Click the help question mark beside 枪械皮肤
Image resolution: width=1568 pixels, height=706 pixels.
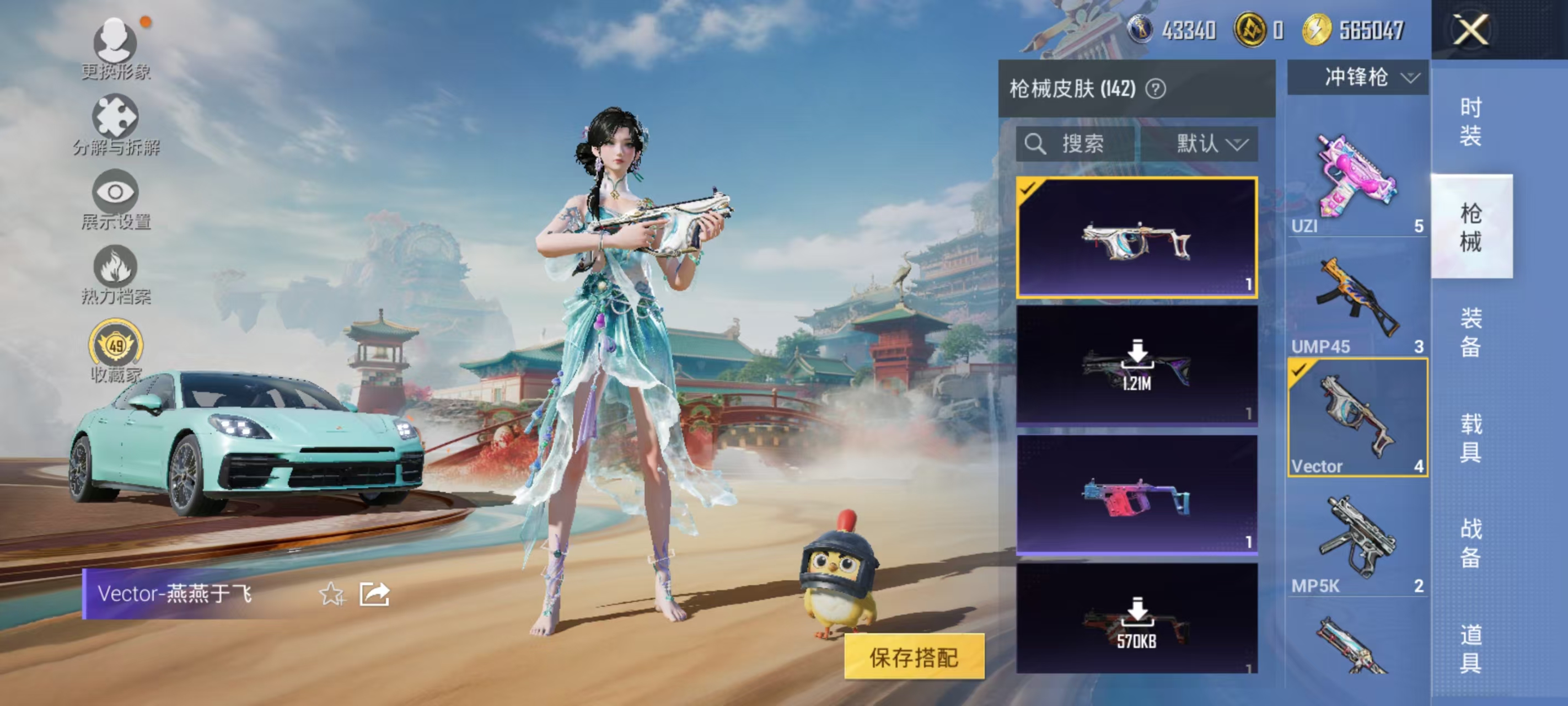[1155, 89]
